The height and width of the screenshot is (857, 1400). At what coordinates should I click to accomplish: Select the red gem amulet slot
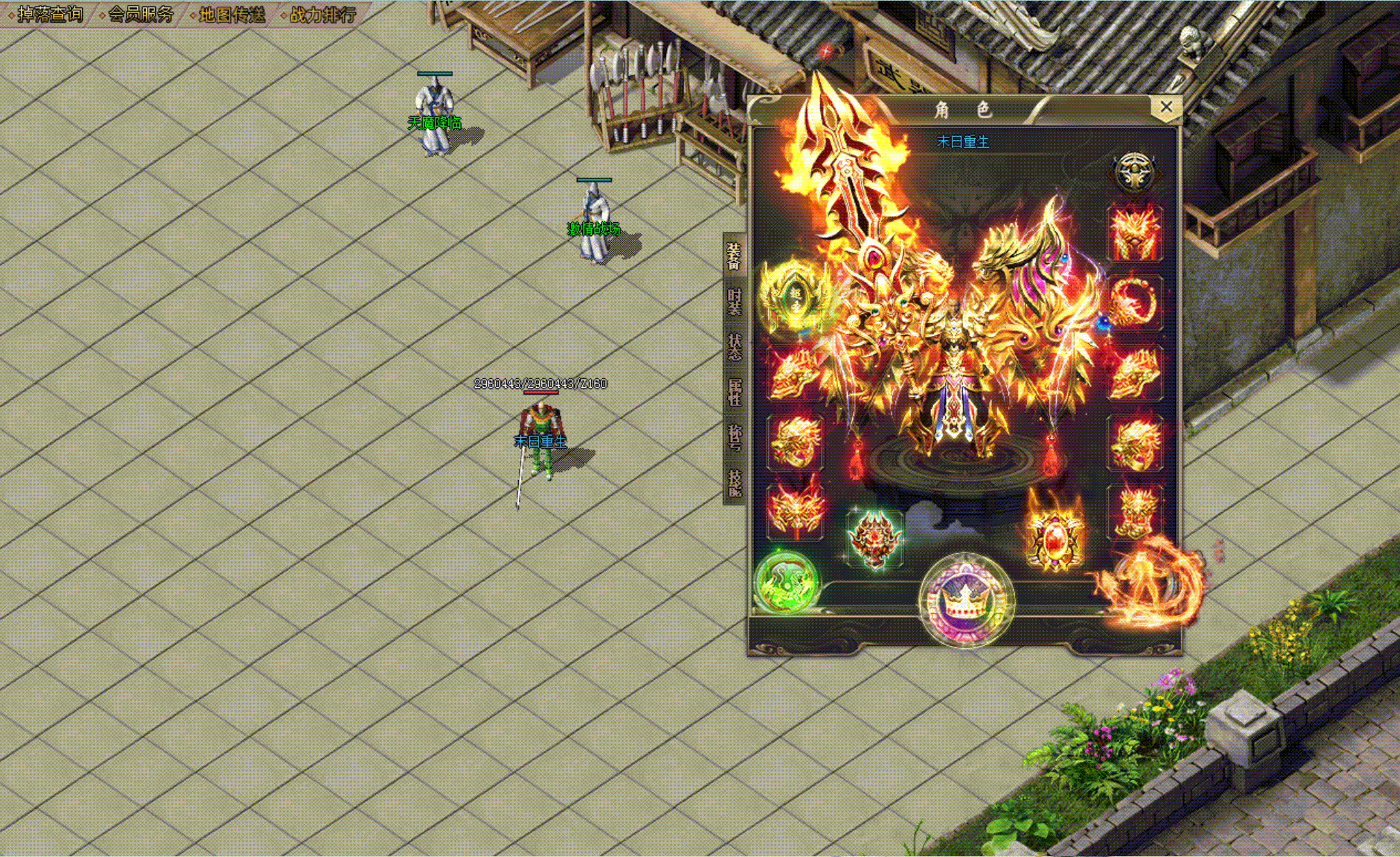point(1054,538)
